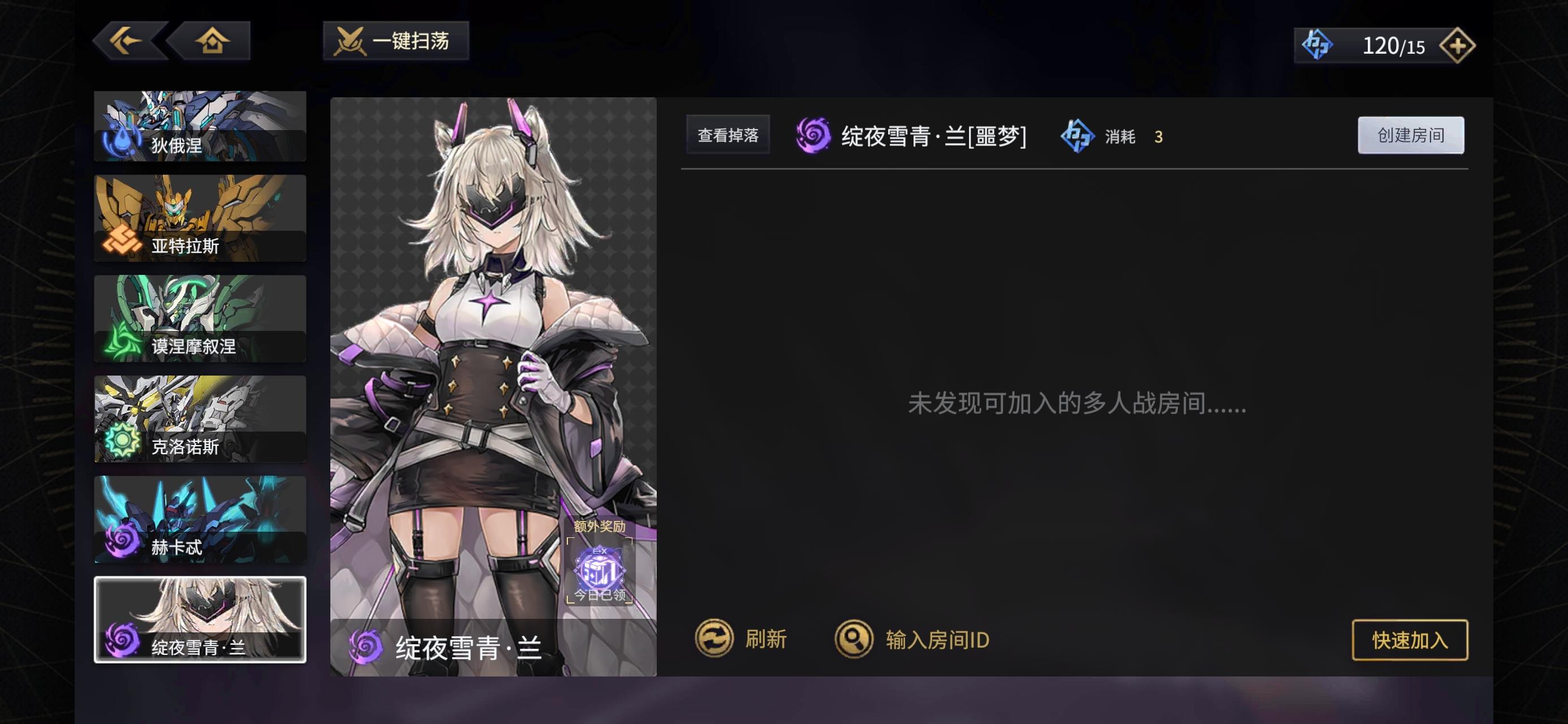Select the 赫卡忒 boss entry
The width and height of the screenshot is (1568, 724).
pos(200,520)
